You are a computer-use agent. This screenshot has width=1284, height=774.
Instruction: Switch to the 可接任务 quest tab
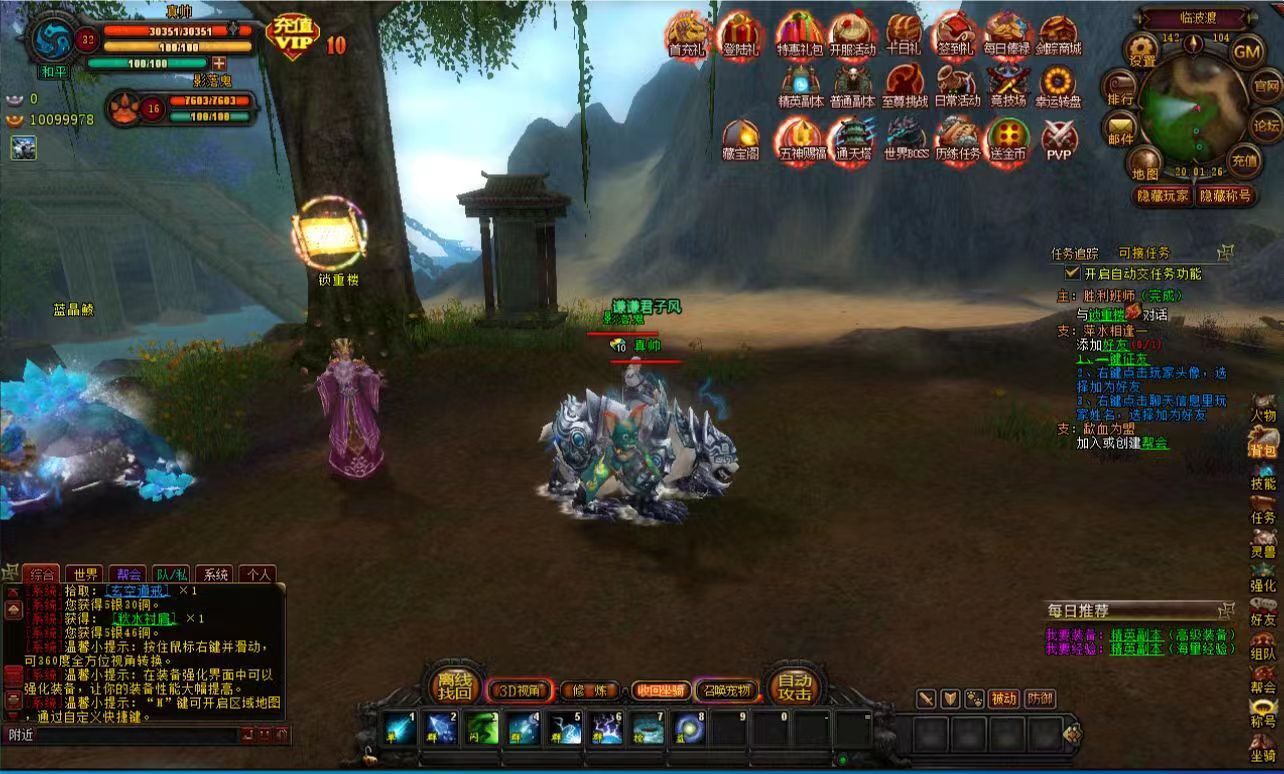(x=1143, y=253)
